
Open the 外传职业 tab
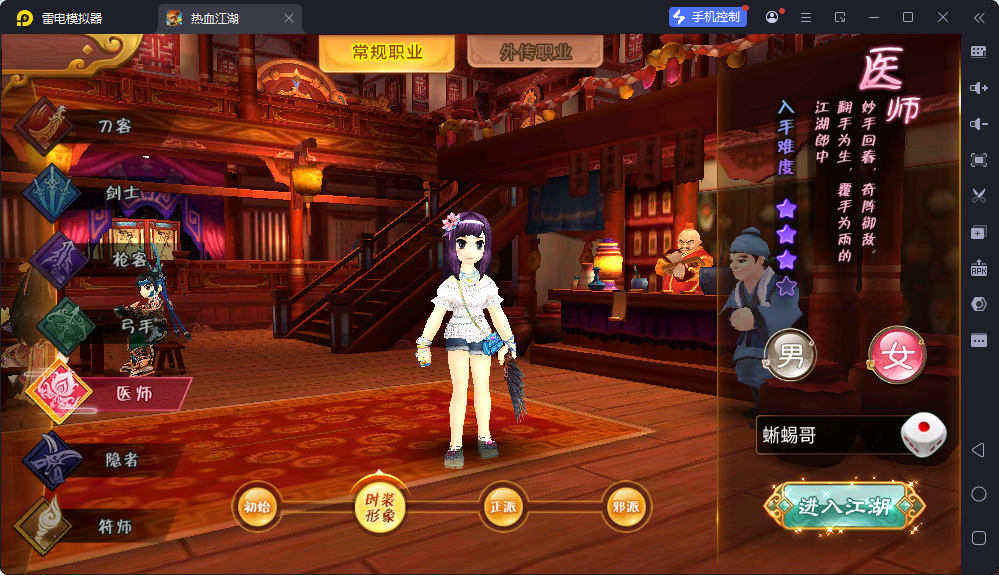(535, 53)
